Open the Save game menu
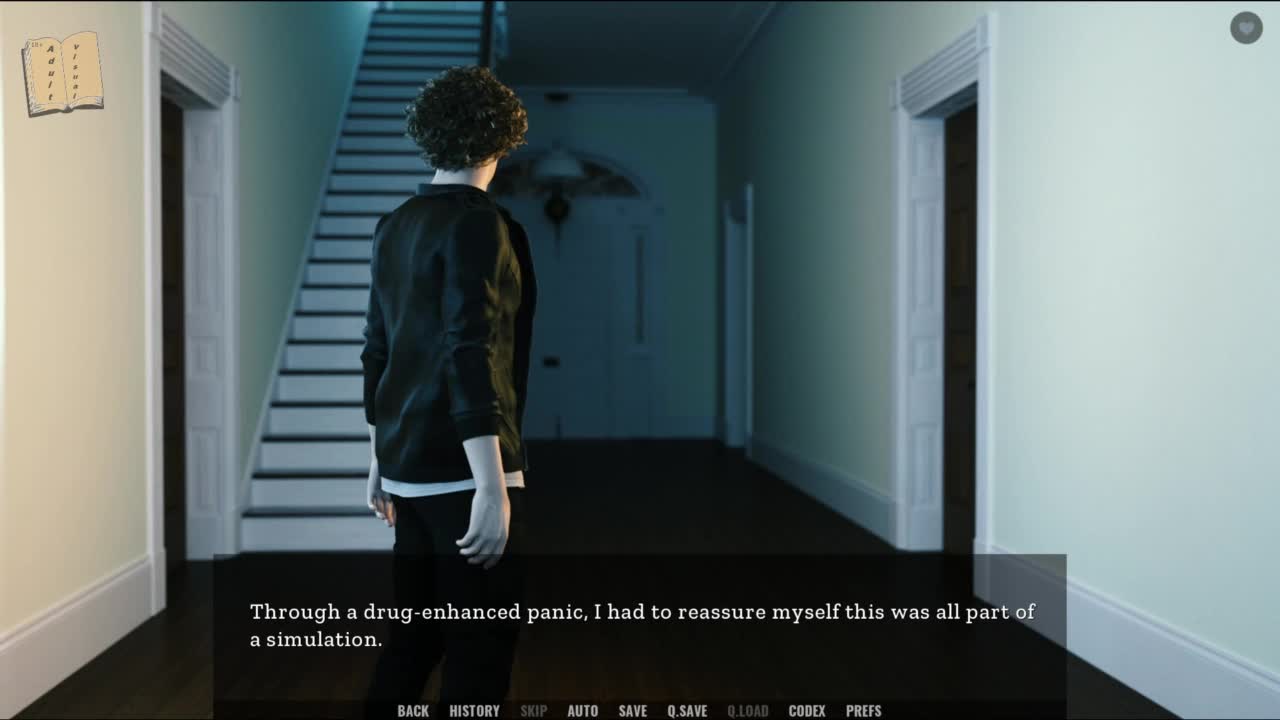Viewport: 1280px width, 720px height. pos(632,711)
